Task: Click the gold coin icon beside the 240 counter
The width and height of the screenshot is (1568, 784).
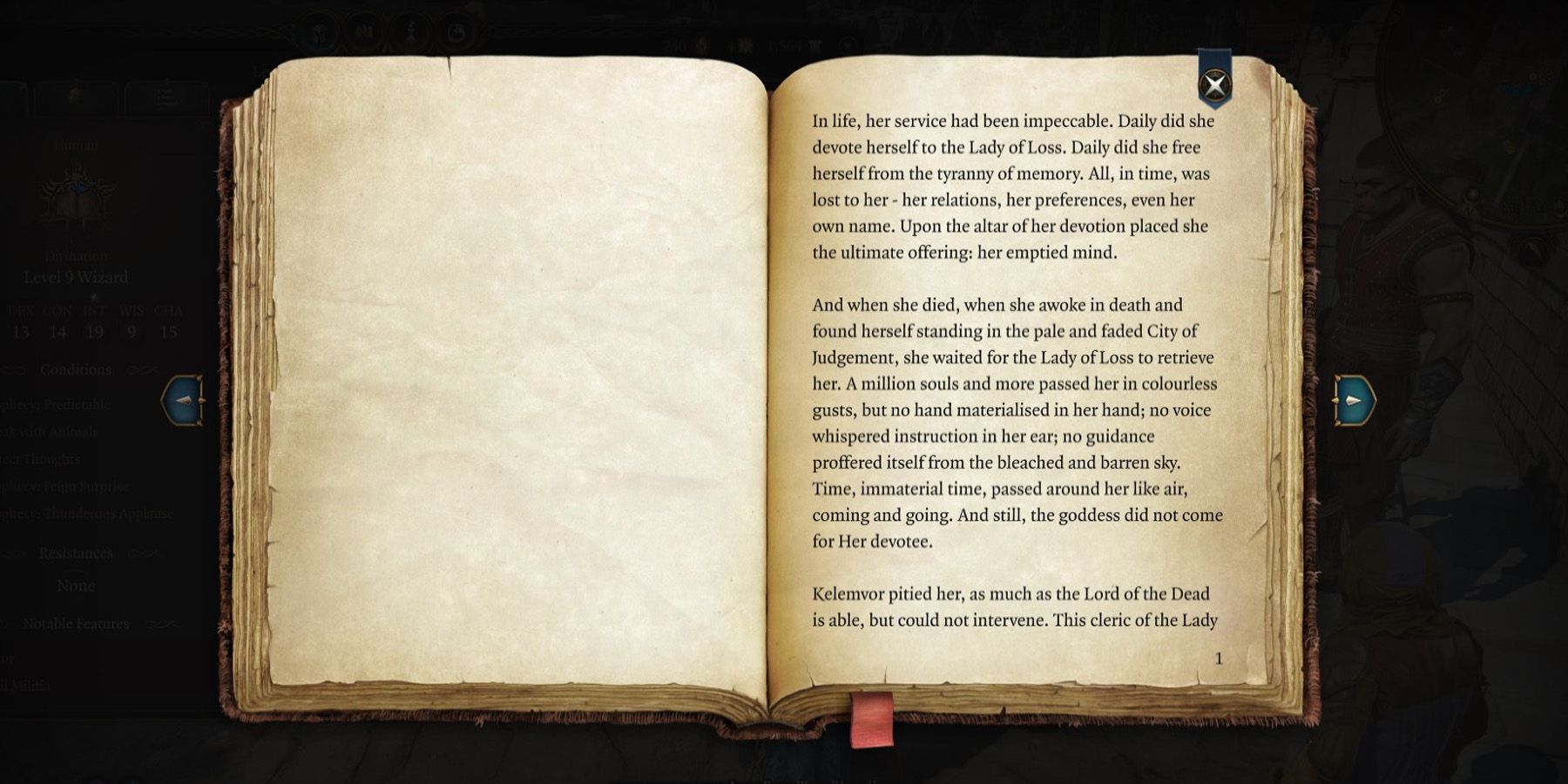Action: tap(700, 39)
